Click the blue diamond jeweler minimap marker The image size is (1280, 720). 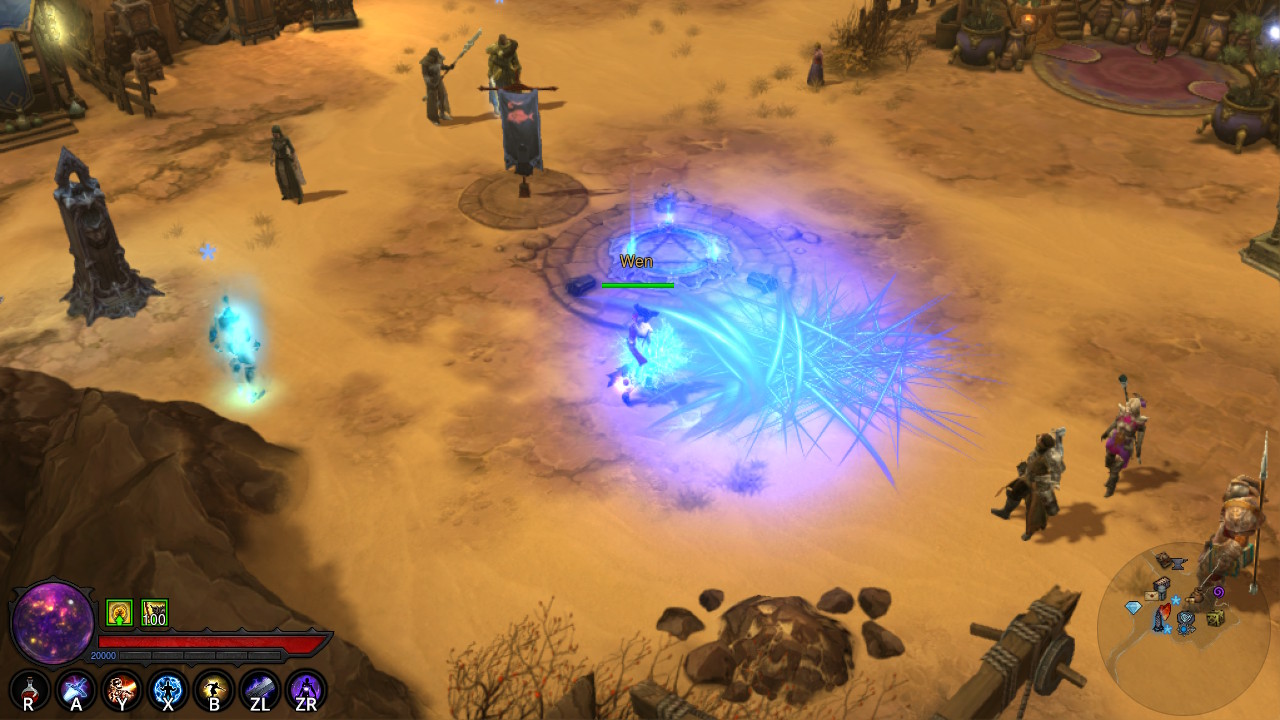point(1133,607)
